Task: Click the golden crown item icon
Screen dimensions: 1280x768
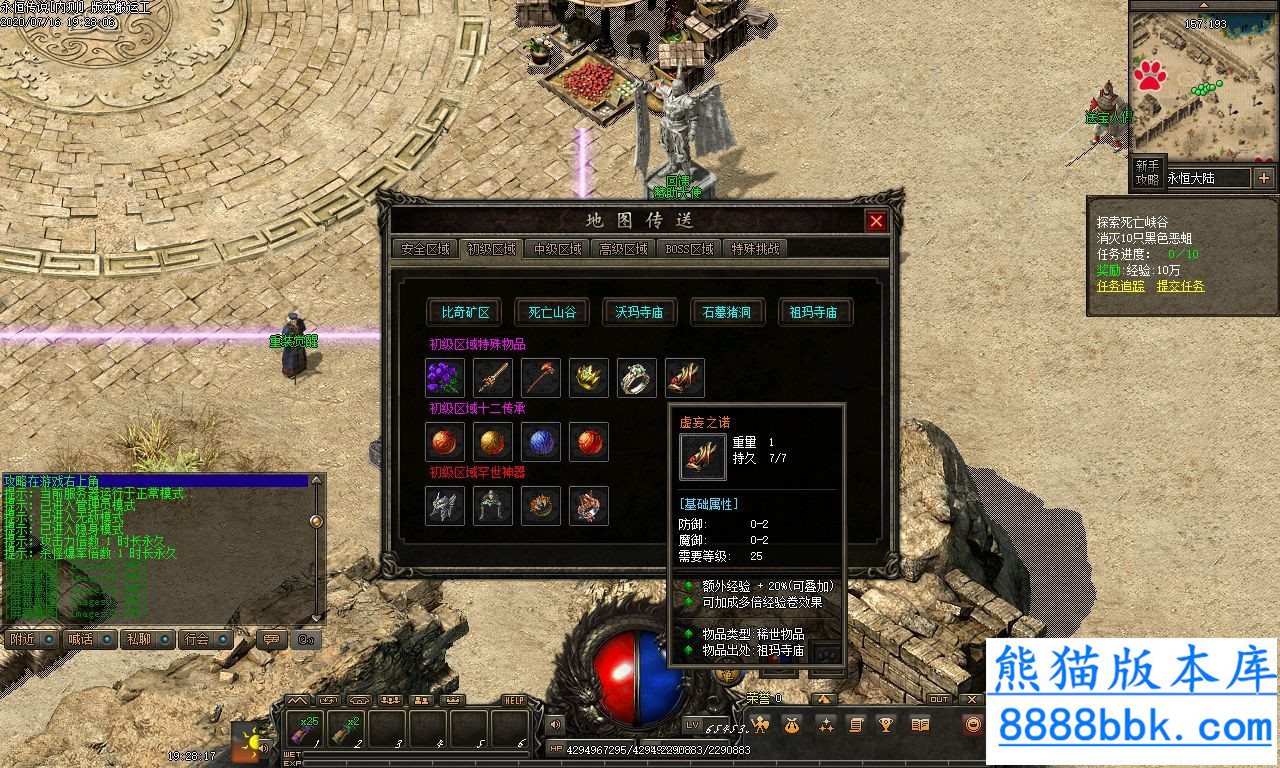Action: click(x=589, y=378)
